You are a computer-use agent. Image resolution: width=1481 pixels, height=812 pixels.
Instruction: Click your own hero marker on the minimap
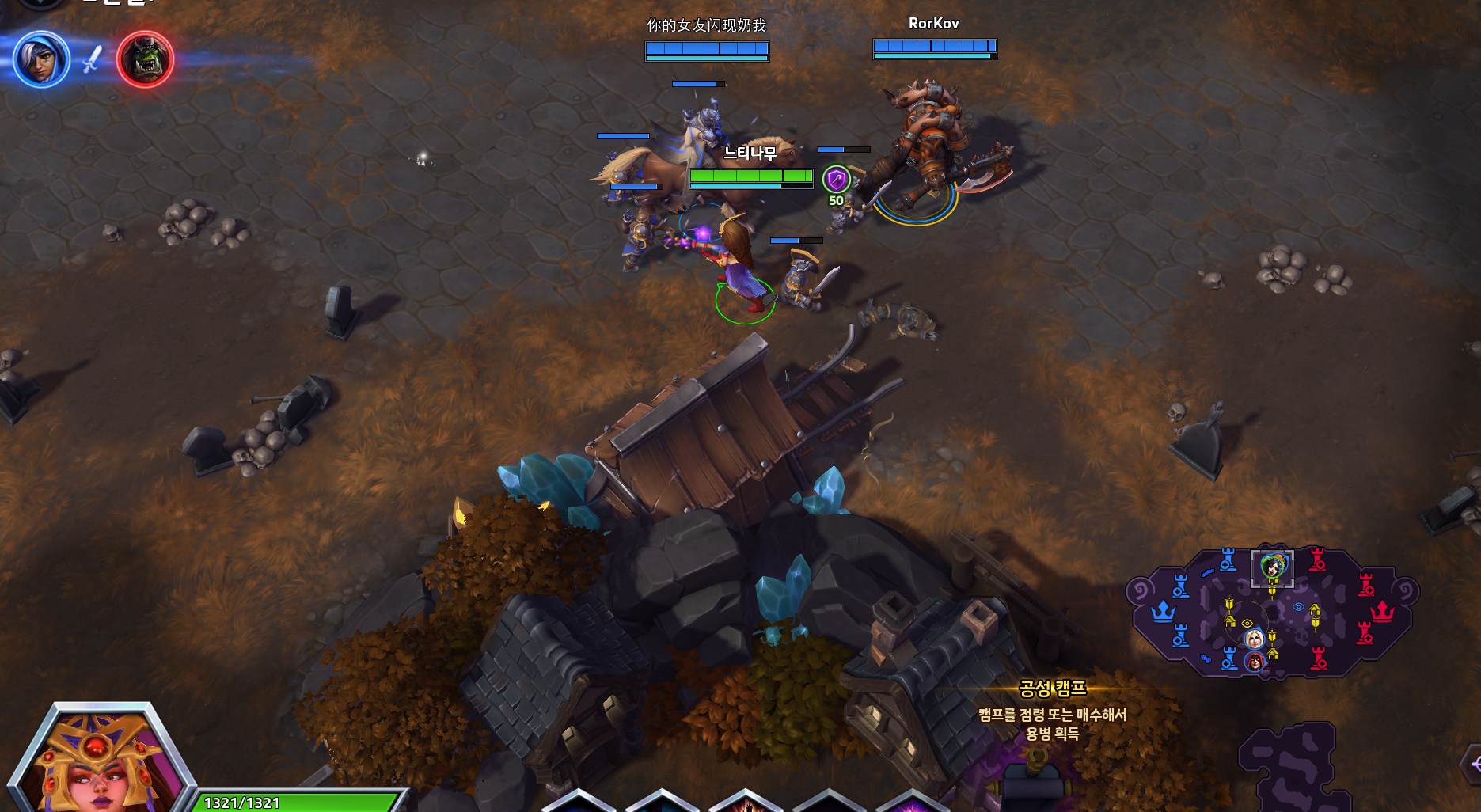(1272, 567)
